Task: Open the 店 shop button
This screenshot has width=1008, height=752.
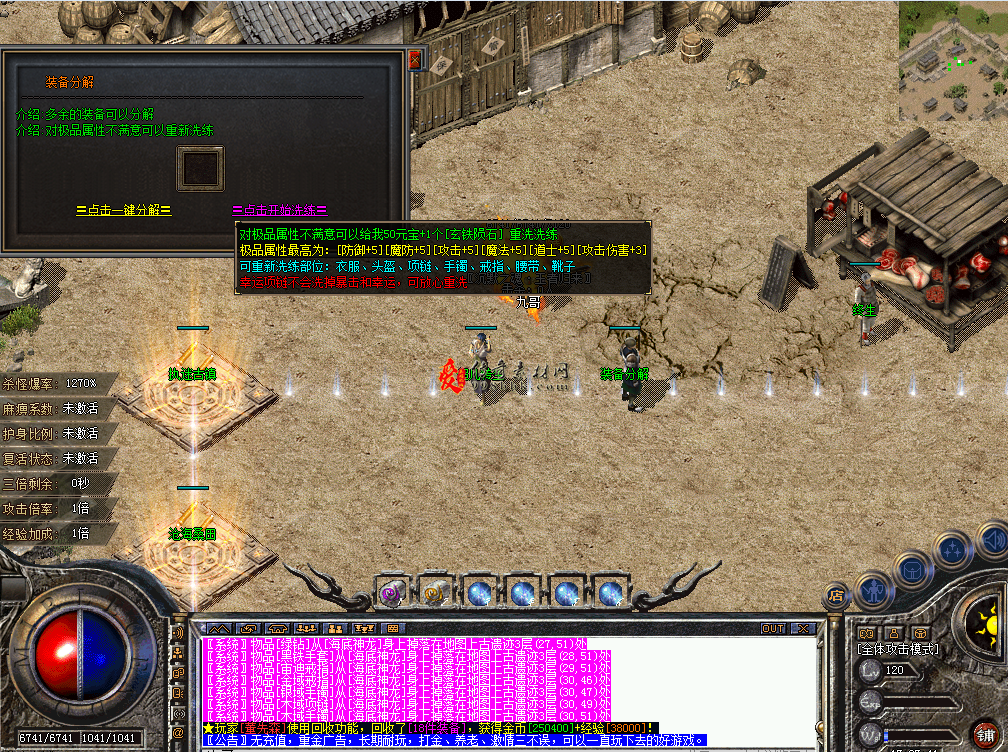Action: 836,595
